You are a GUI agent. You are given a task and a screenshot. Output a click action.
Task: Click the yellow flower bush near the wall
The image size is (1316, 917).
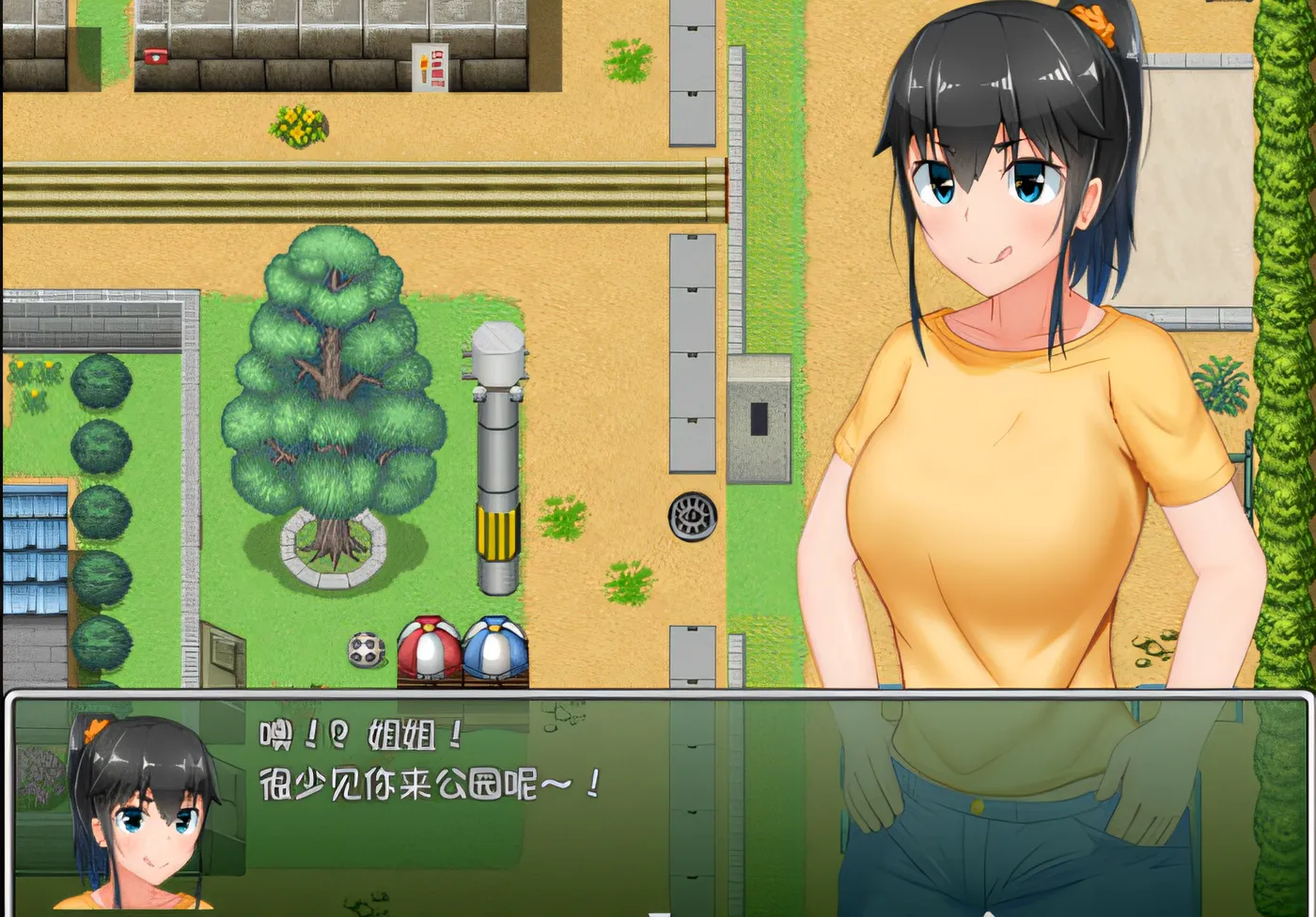(301, 125)
